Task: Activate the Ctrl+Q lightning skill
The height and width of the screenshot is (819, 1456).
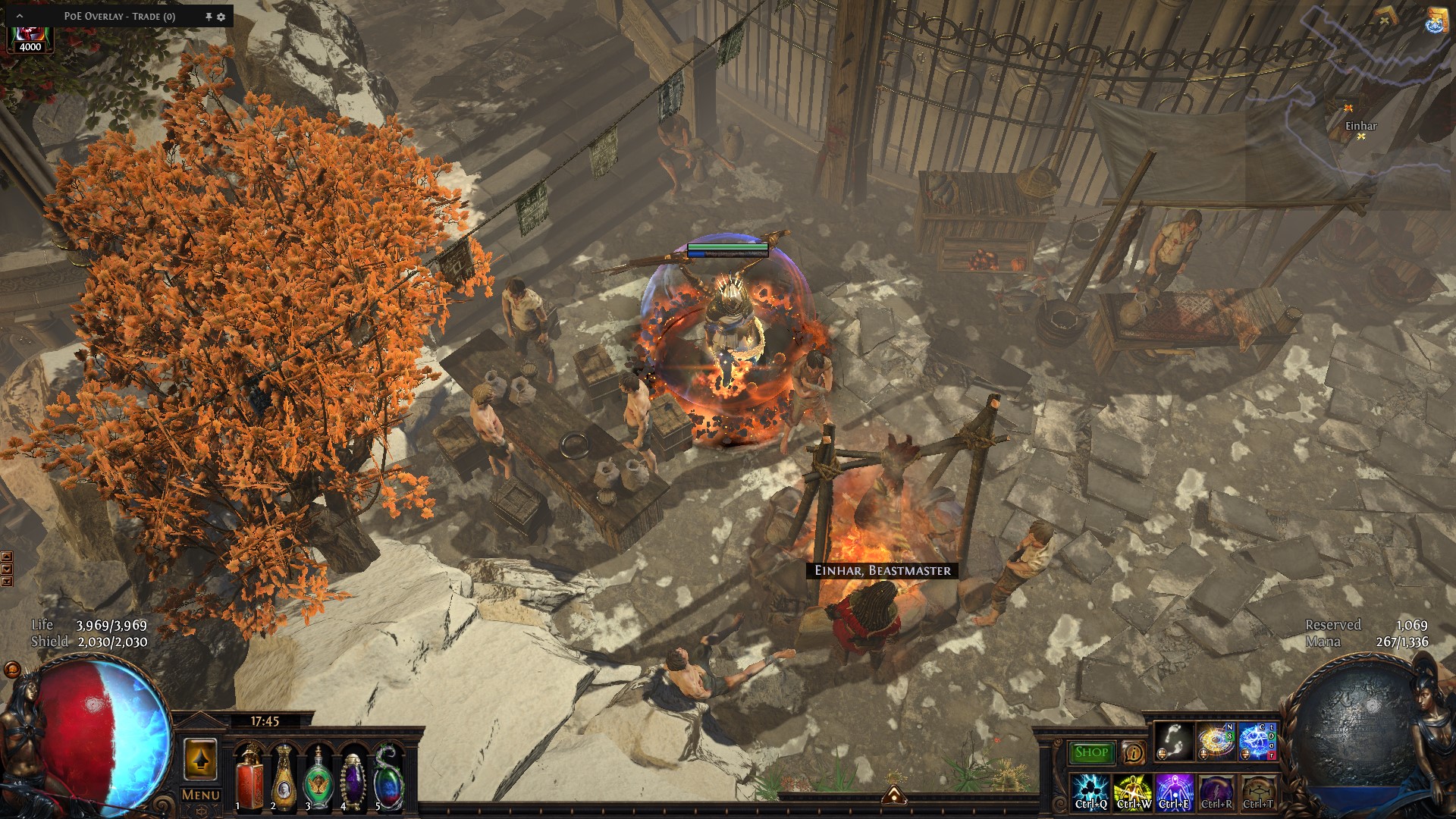Action: tap(1091, 792)
